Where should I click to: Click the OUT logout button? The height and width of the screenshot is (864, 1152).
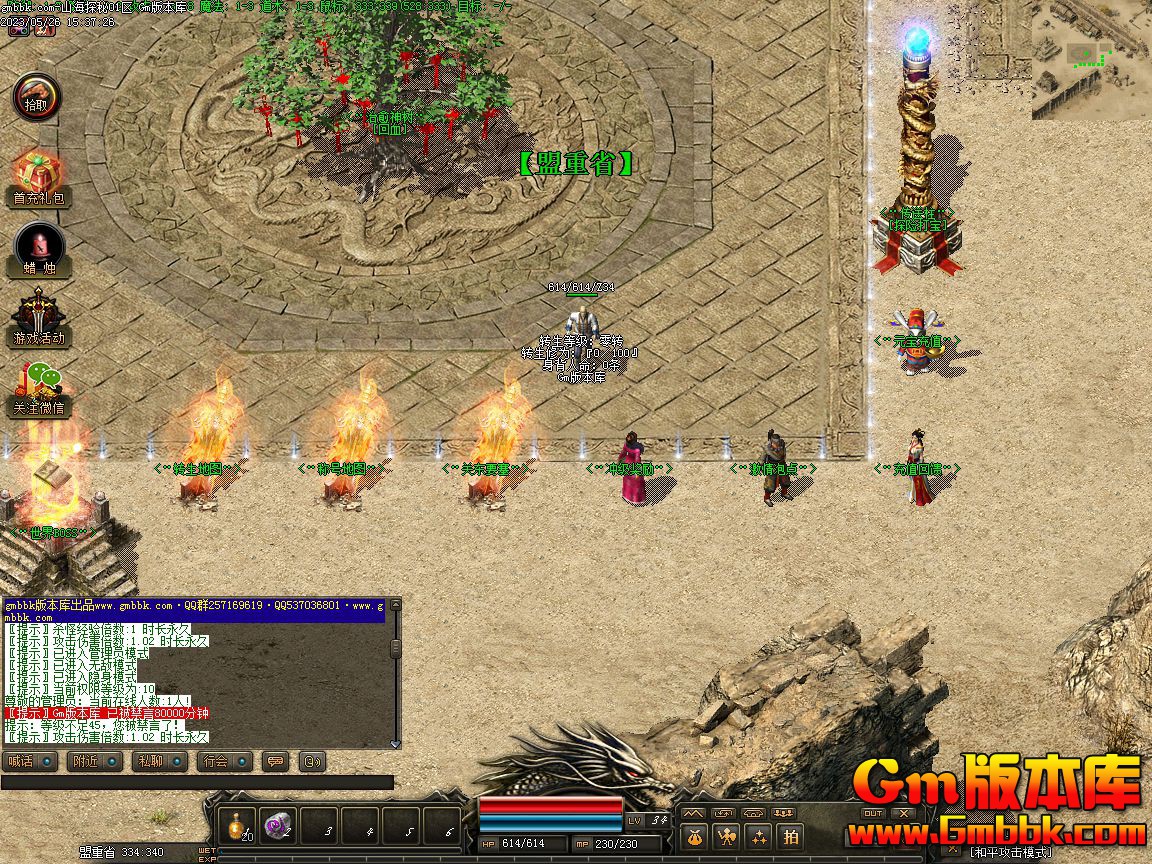point(873,814)
